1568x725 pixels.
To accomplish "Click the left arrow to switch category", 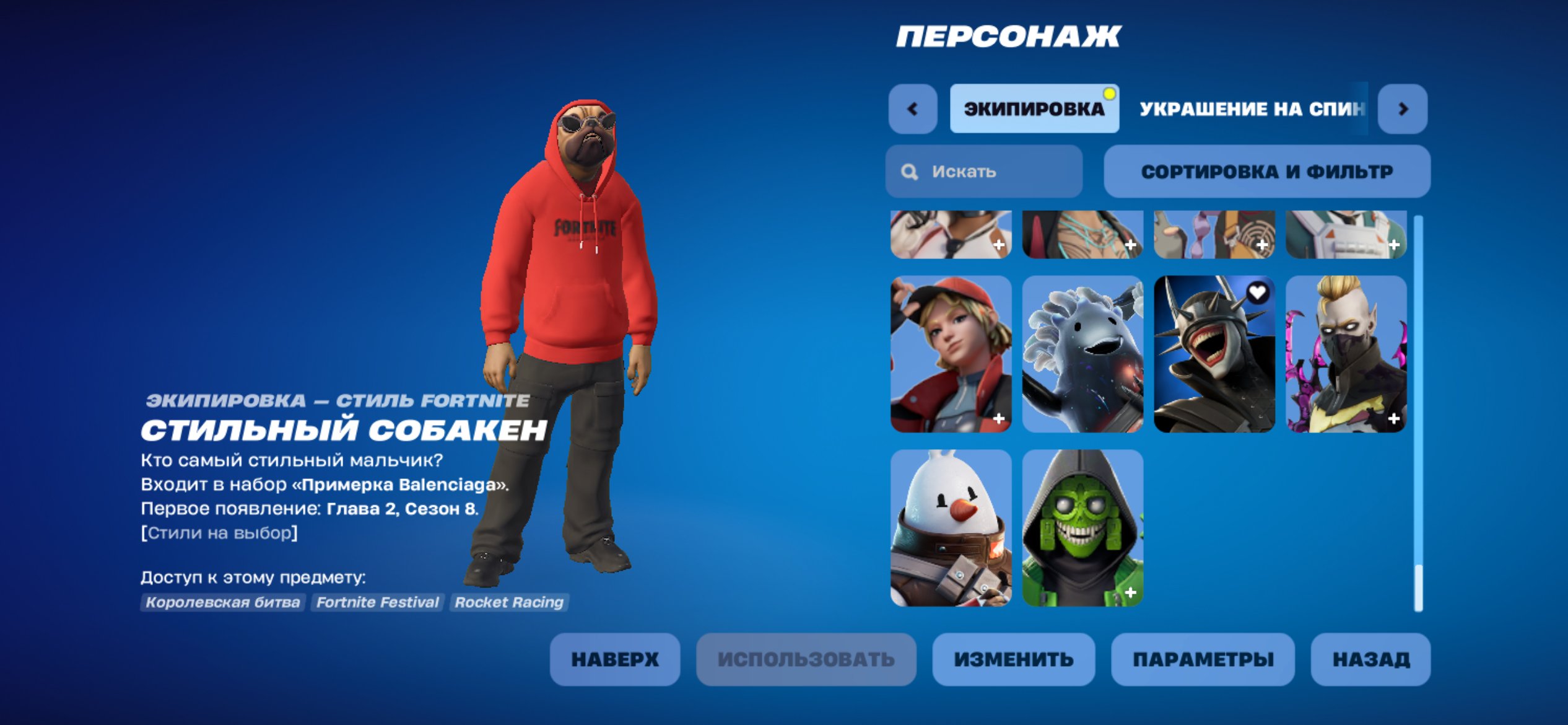I will pyautogui.click(x=911, y=109).
